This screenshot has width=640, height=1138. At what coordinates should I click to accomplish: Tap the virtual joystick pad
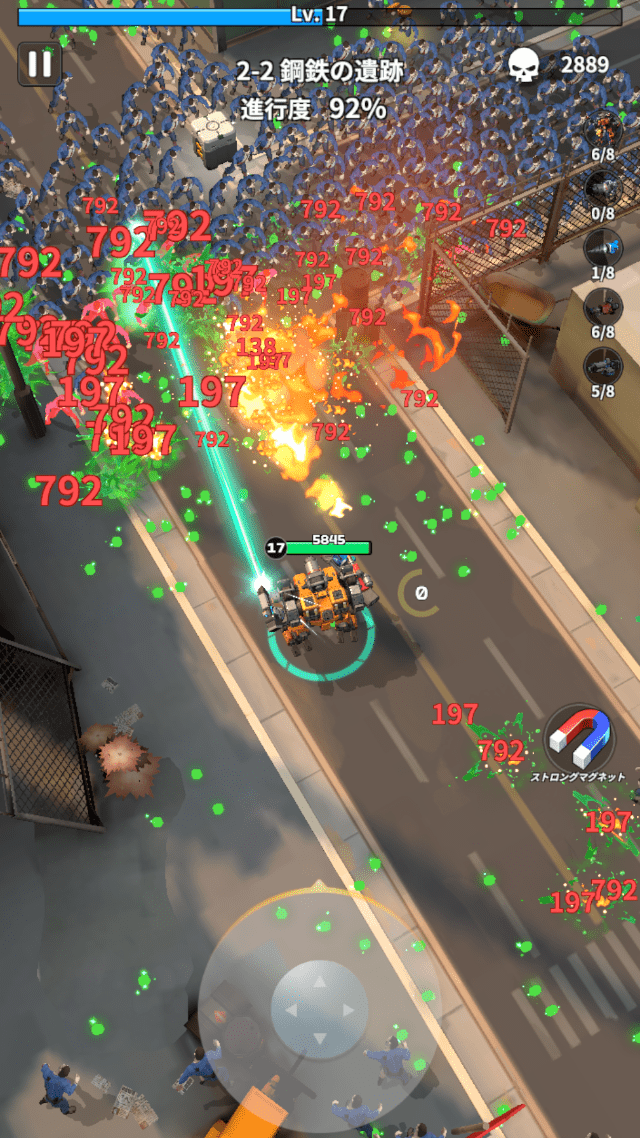[x=319, y=1009]
